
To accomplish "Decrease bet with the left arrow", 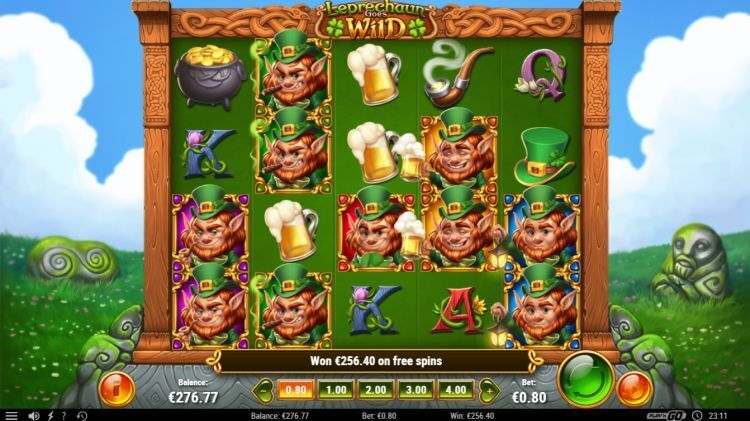I will (x=265, y=389).
